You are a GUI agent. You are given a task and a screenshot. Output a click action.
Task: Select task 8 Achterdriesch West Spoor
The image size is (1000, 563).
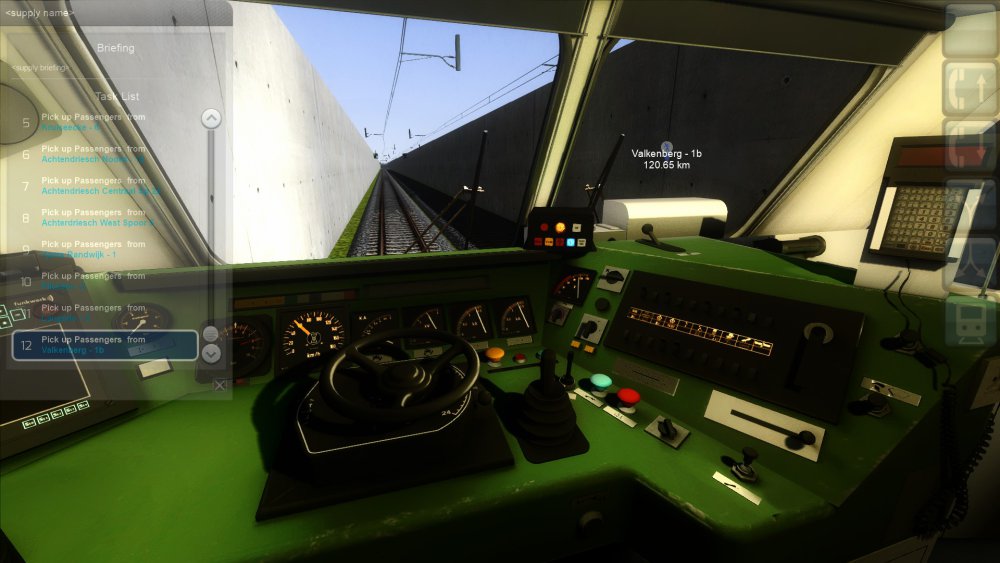[x=100, y=218]
